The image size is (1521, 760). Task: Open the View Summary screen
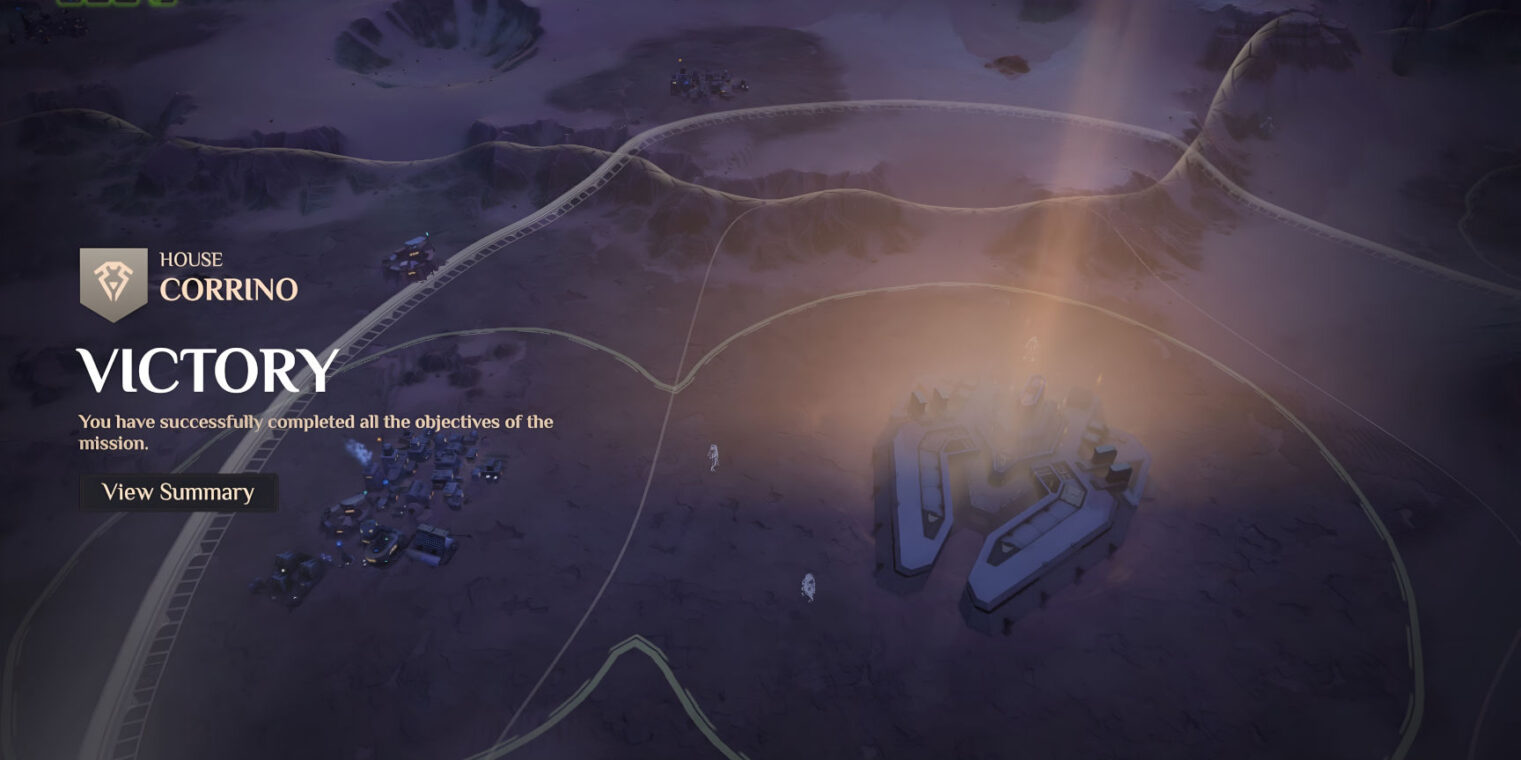coord(178,492)
